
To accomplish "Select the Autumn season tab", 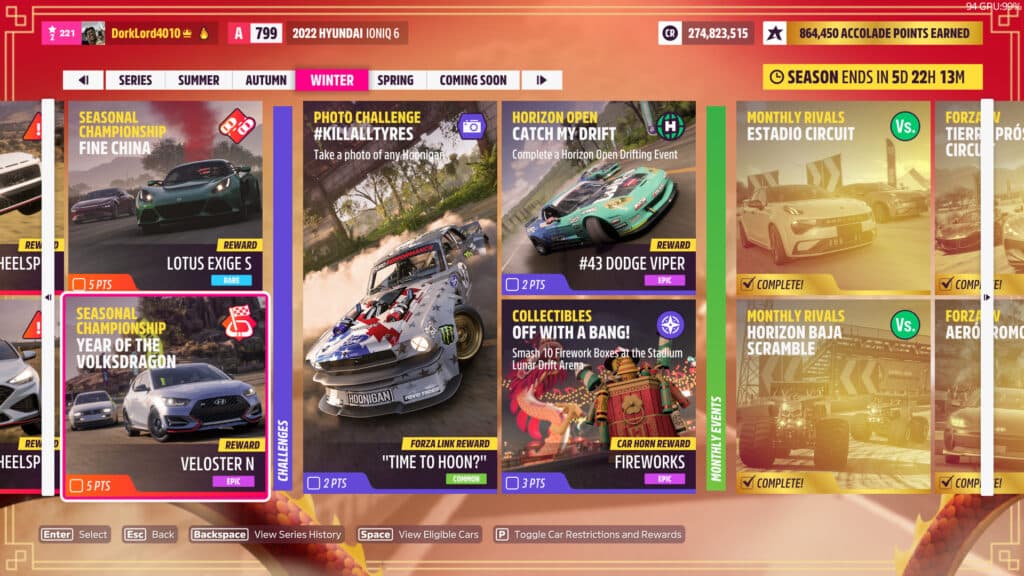I will pyautogui.click(x=264, y=80).
